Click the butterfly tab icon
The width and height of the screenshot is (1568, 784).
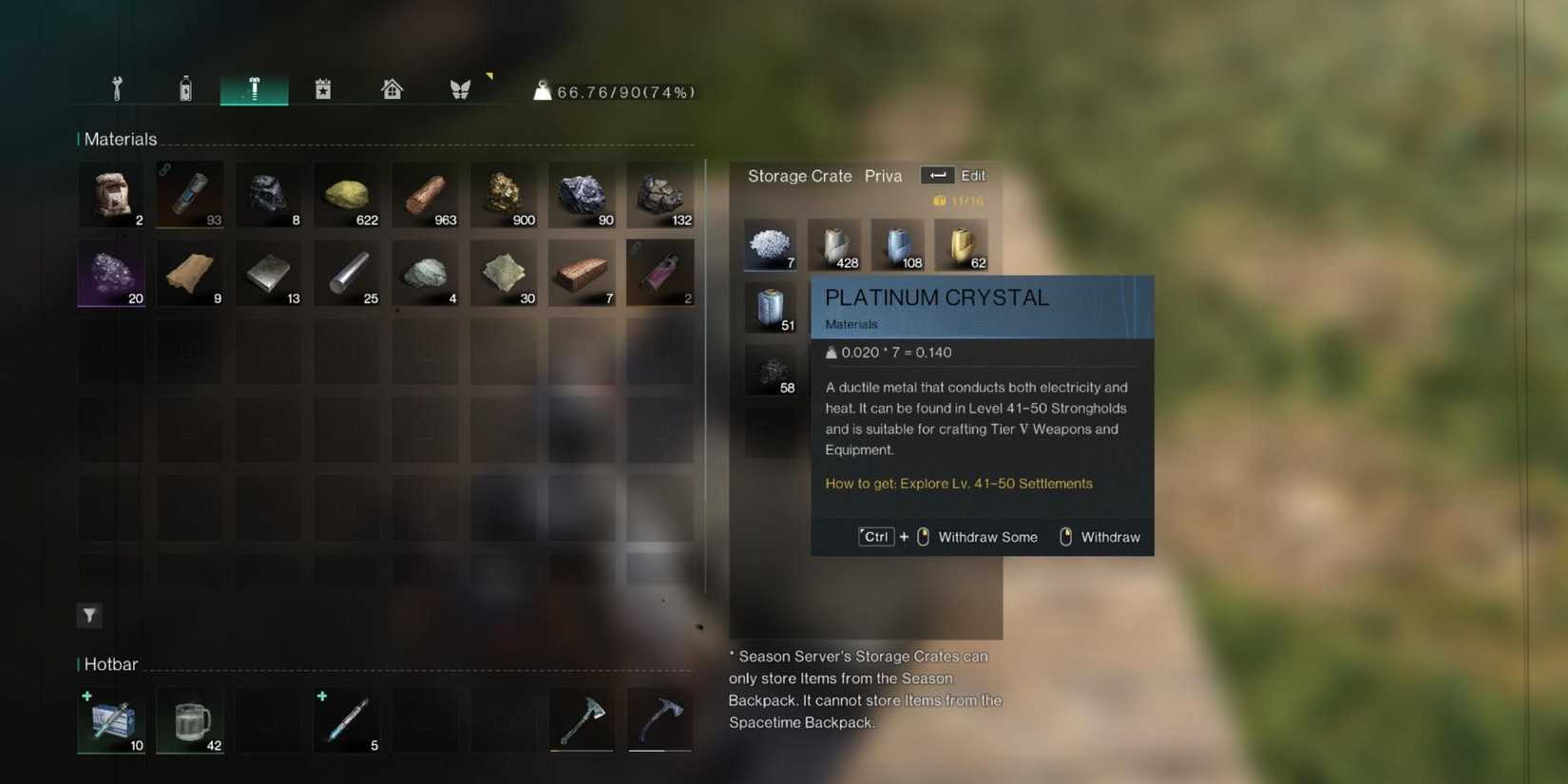pyautogui.click(x=460, y=87)
